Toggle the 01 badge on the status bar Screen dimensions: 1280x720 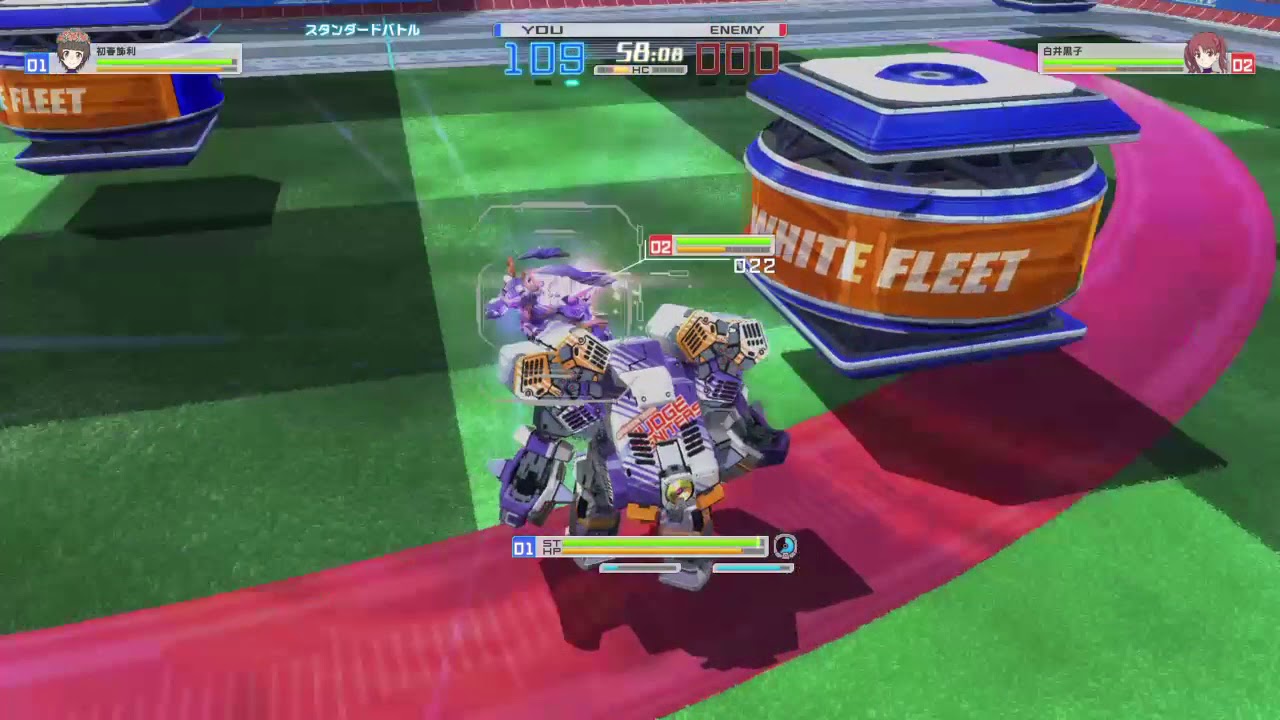point(524,548)
